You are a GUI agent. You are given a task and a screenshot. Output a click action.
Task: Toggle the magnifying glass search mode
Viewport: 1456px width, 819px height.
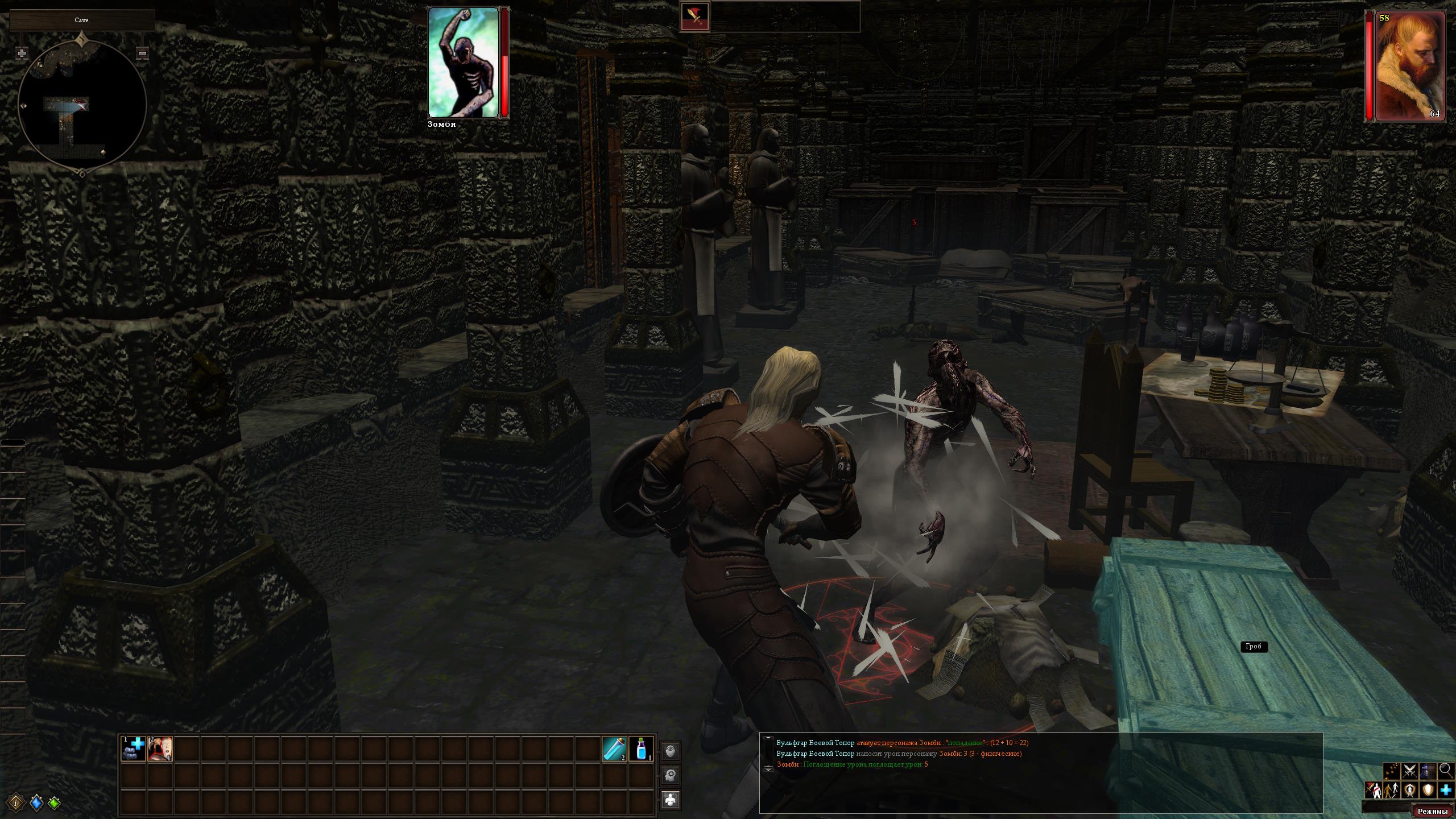click(1446, 771)
